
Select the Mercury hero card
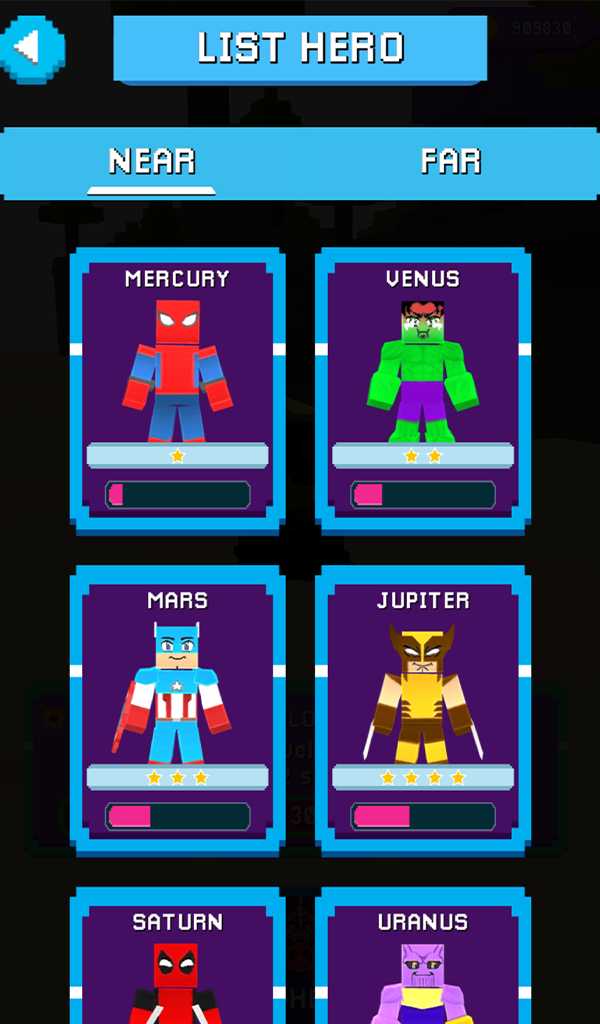coord(177,388)
